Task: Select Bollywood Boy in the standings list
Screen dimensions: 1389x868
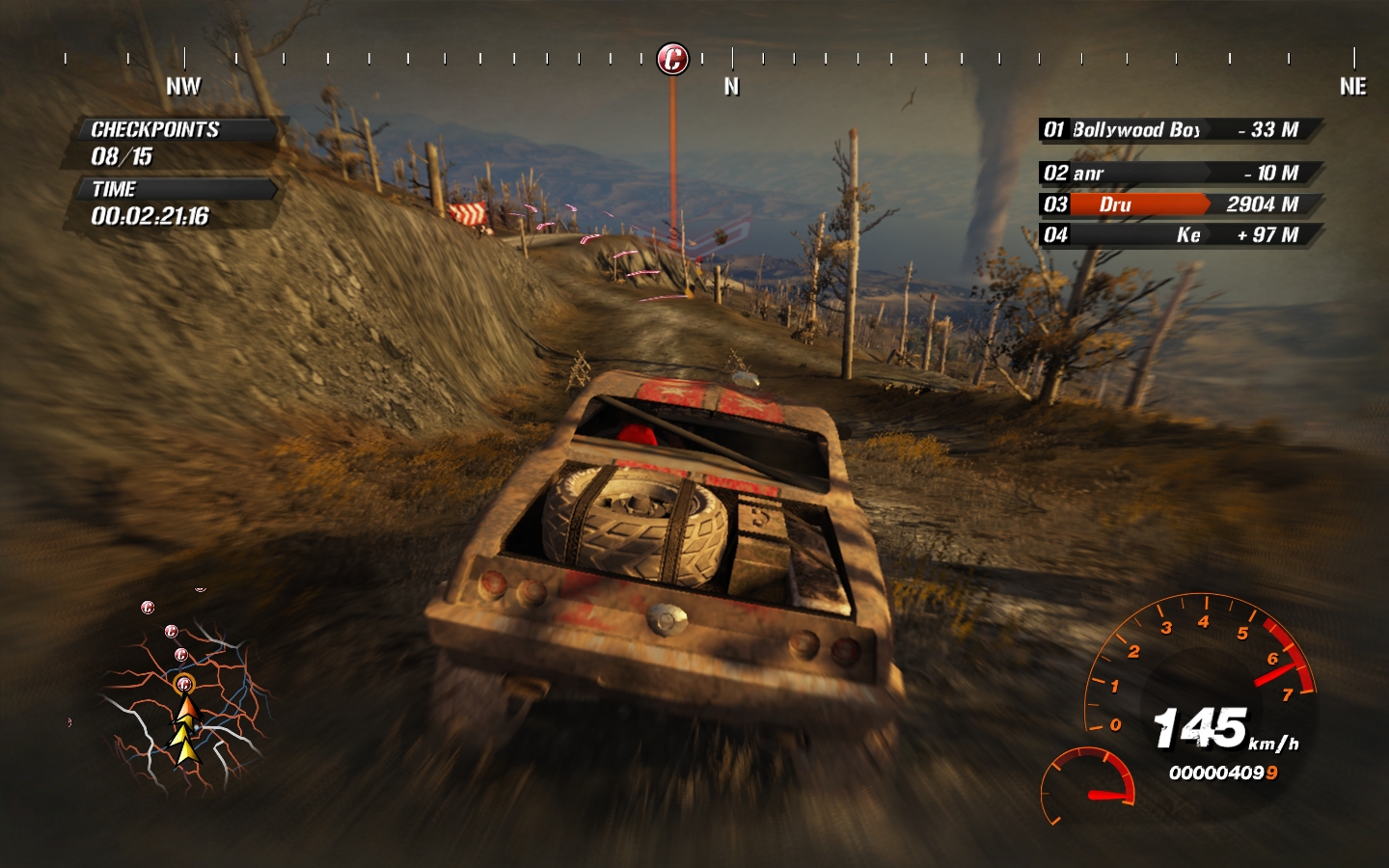Action: pos(1177,130)
